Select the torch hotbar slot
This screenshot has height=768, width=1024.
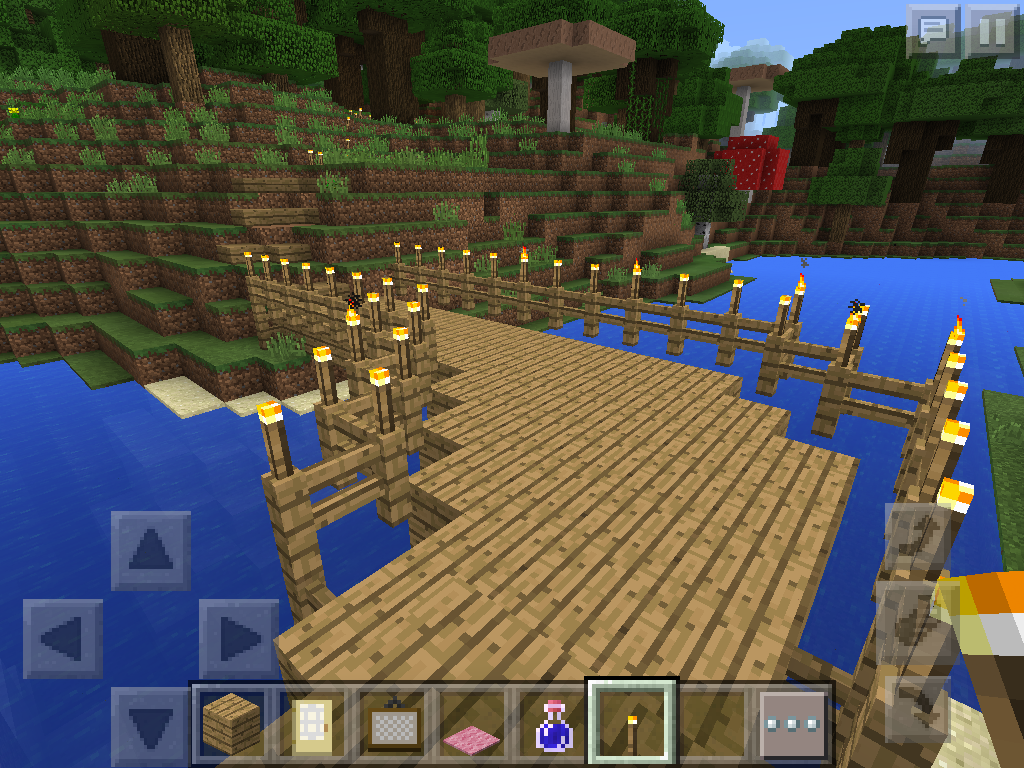click(x=632, y=722)
